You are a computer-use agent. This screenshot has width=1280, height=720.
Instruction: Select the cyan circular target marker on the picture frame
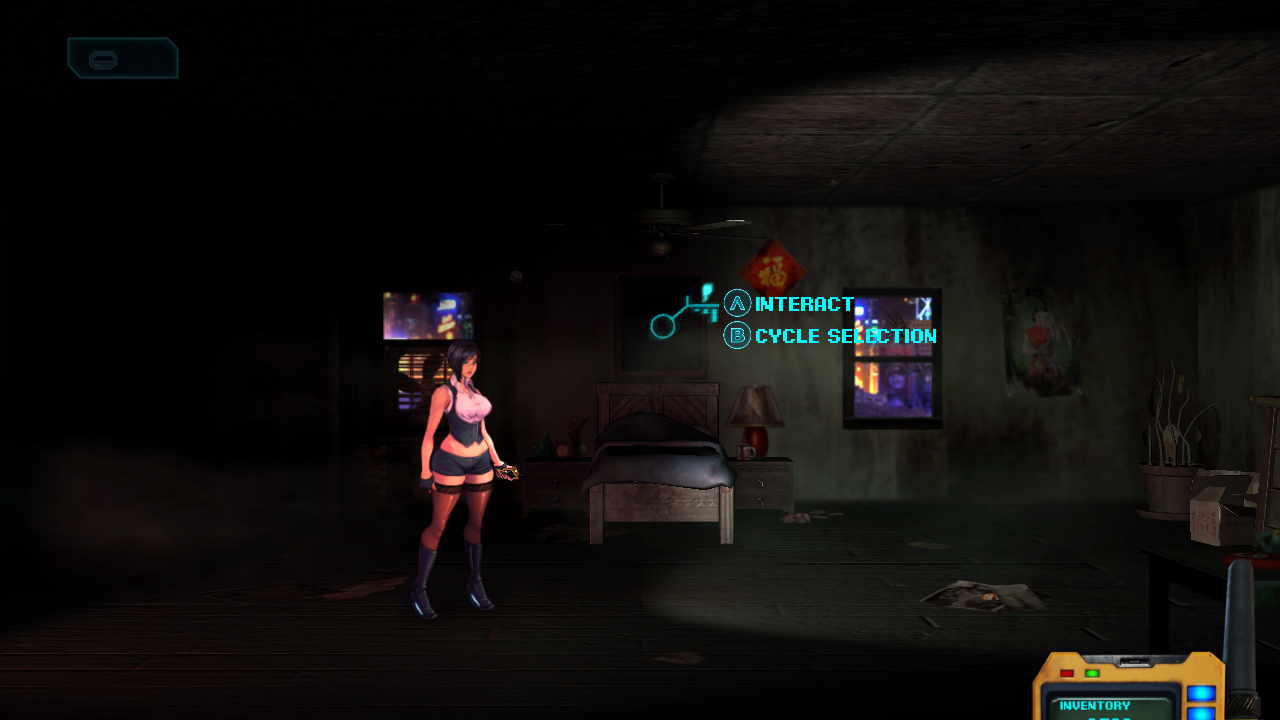[x=662, y=325]
